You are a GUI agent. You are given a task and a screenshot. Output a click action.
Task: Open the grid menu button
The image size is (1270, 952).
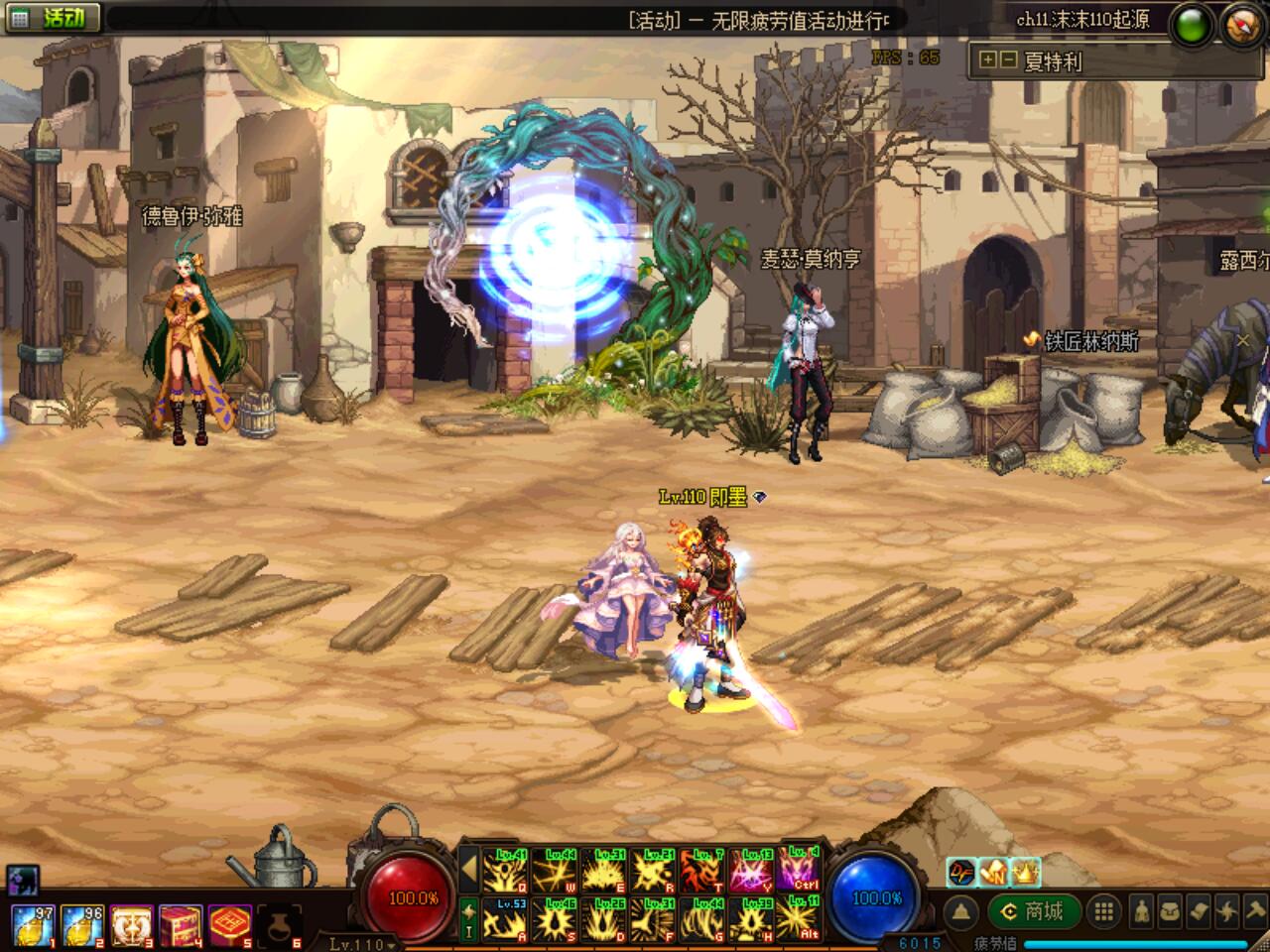point(1104,910)
